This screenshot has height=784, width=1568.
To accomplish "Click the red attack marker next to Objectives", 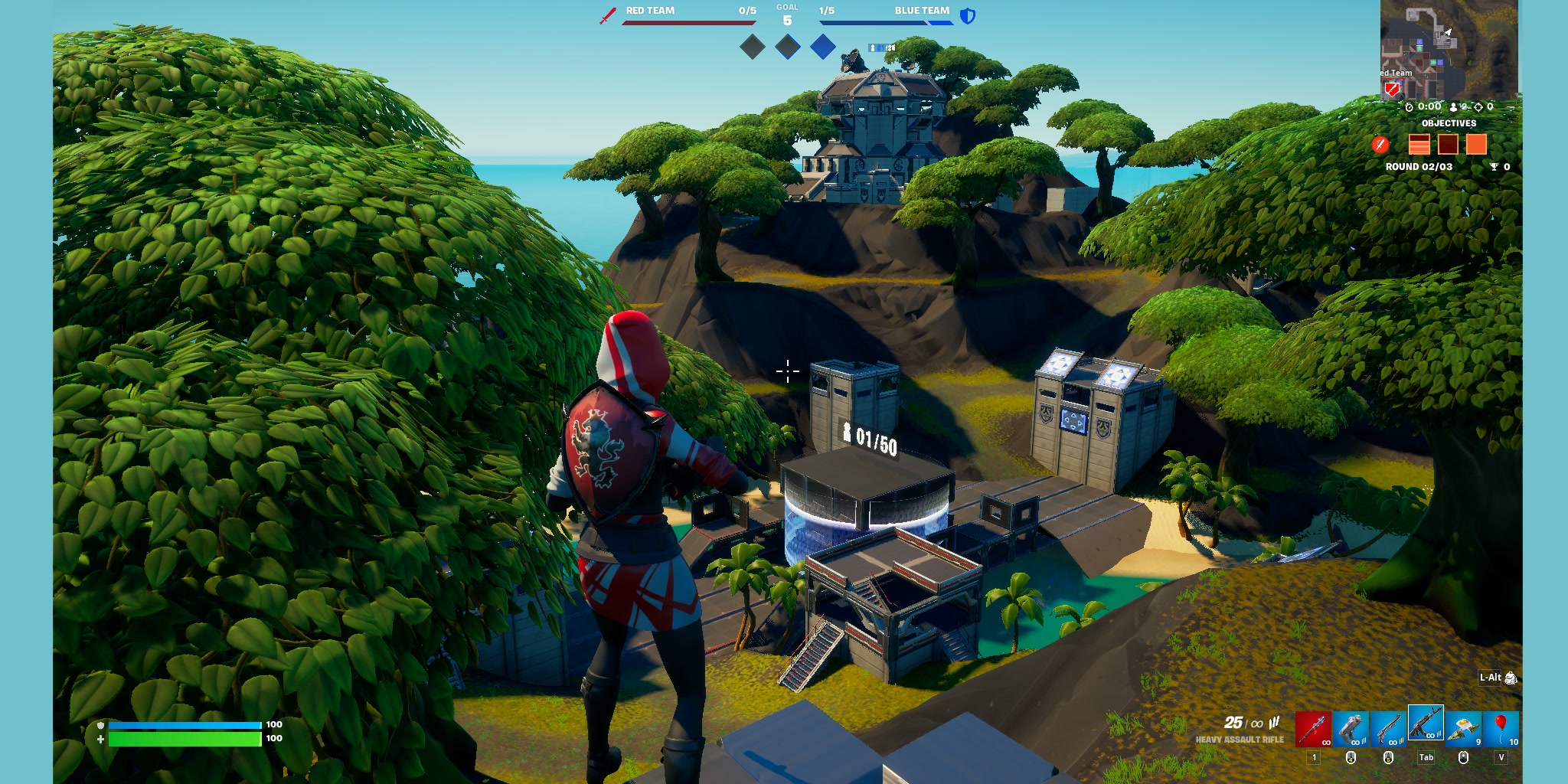I will coord(1380,145).
